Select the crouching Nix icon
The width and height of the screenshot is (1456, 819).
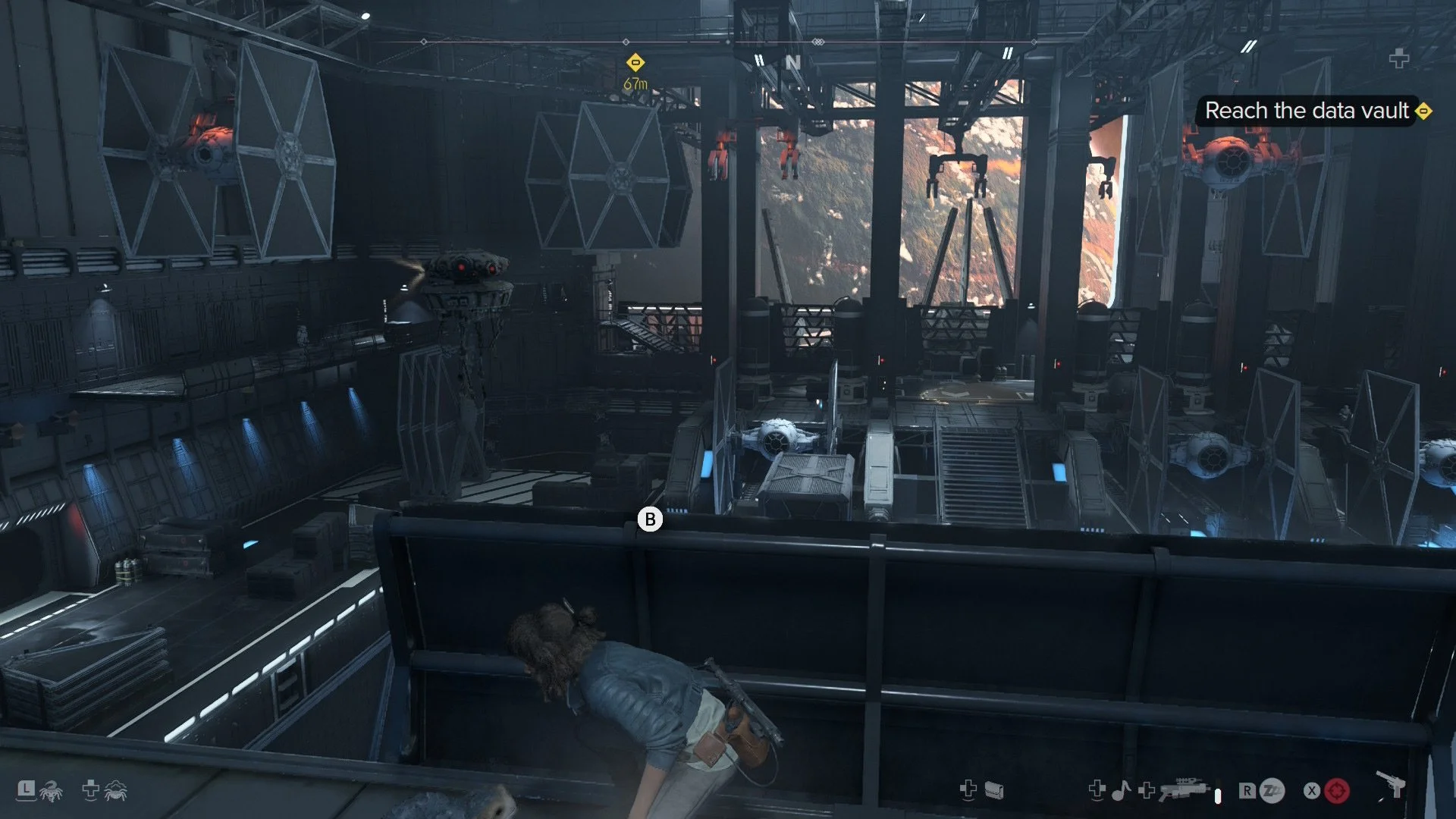pos(116,791)
